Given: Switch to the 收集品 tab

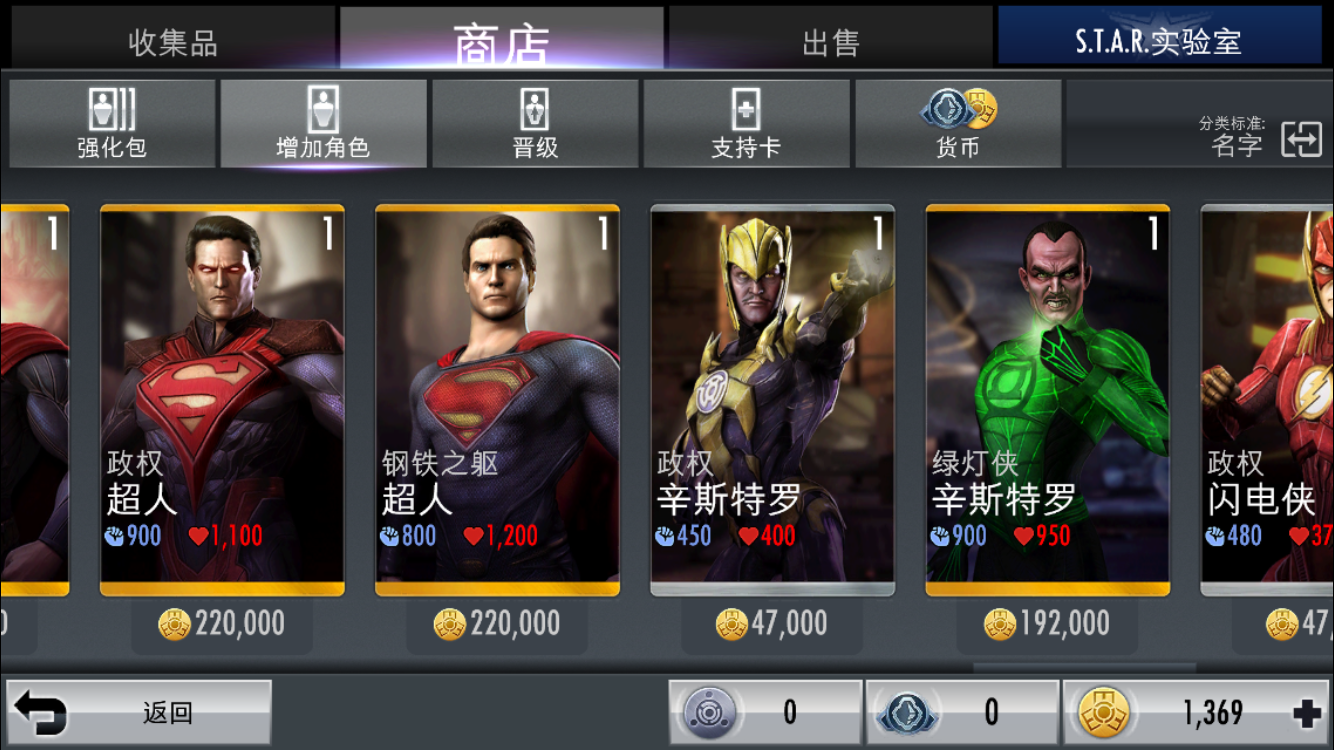Looking at the screenshot, I should coord(172,42).
